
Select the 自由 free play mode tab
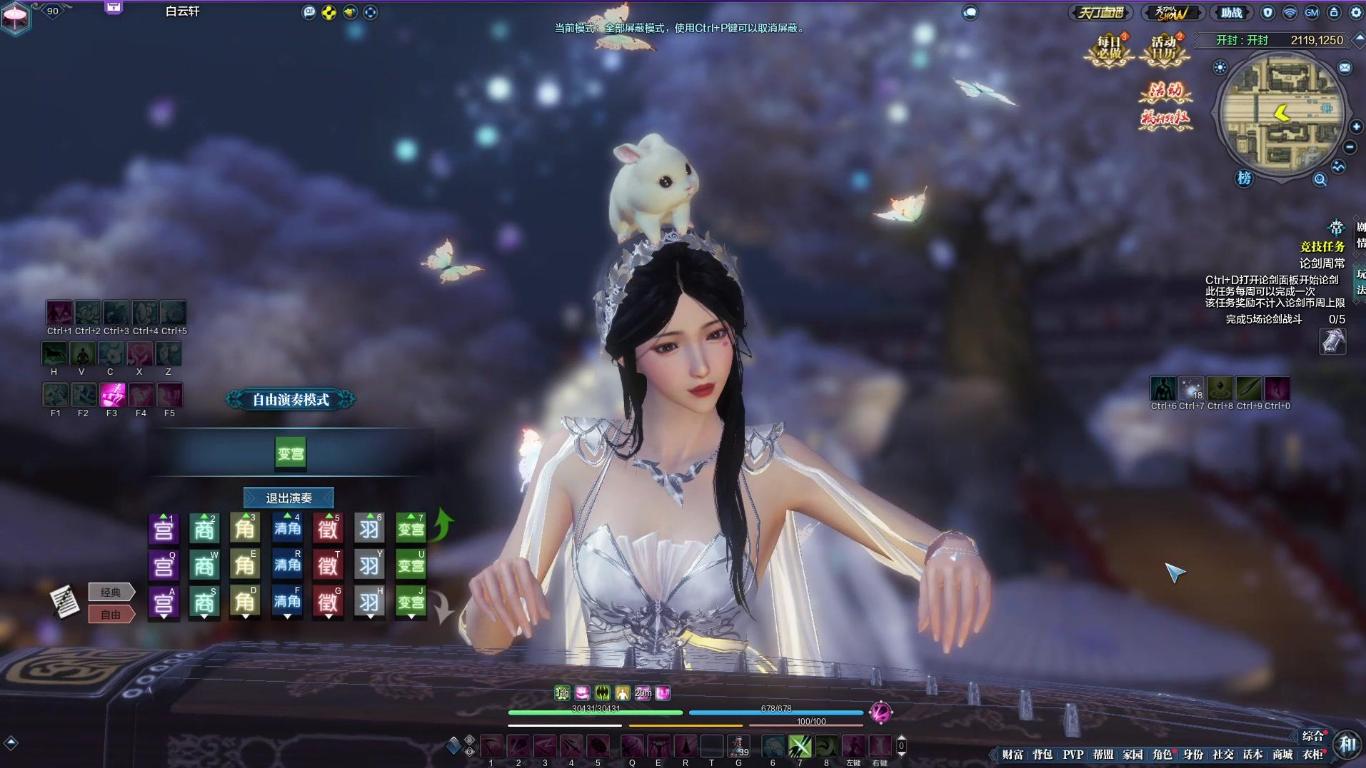tap(111, 614)
